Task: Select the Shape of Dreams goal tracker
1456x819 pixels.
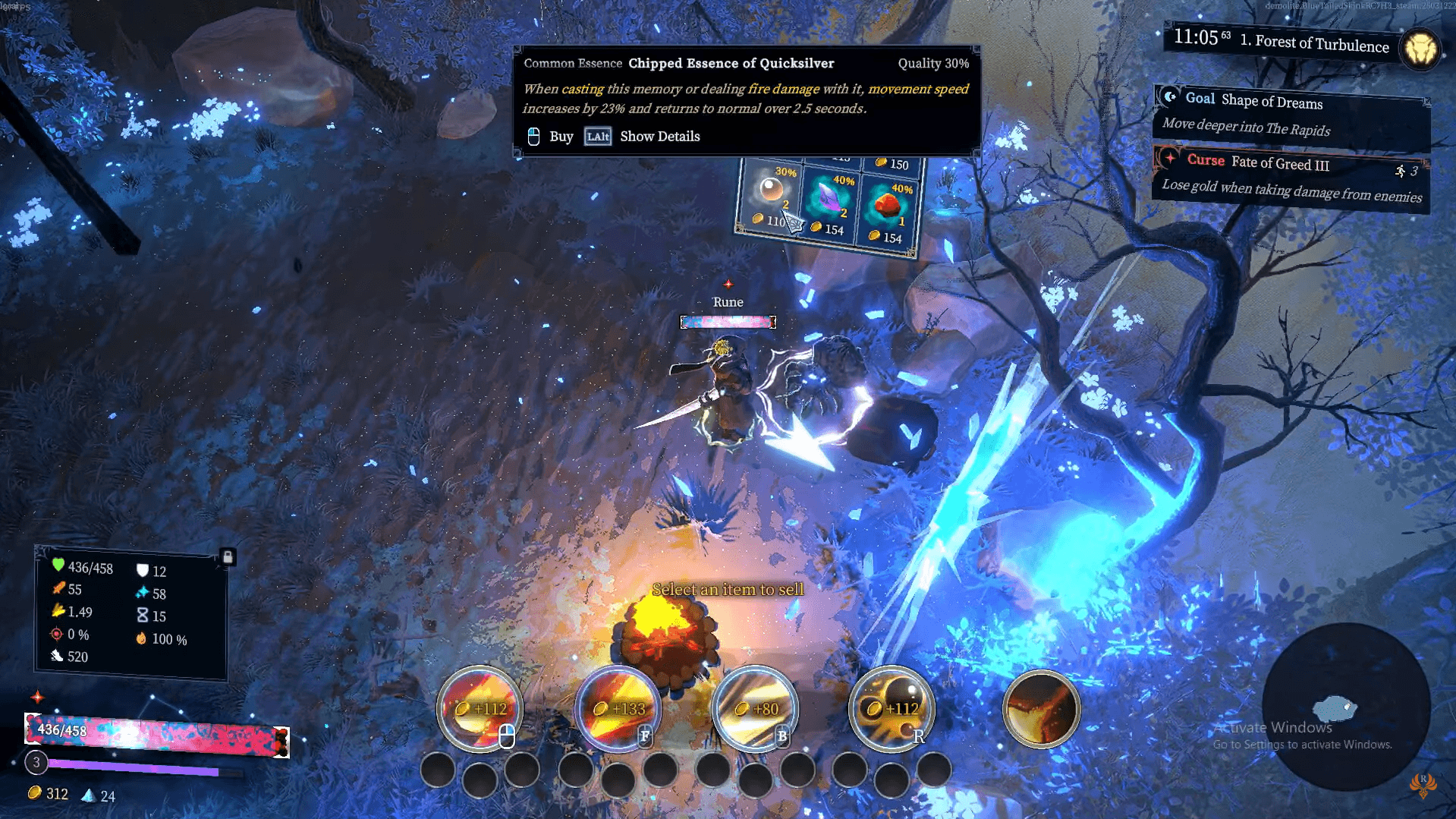Action: point(1291,114)
